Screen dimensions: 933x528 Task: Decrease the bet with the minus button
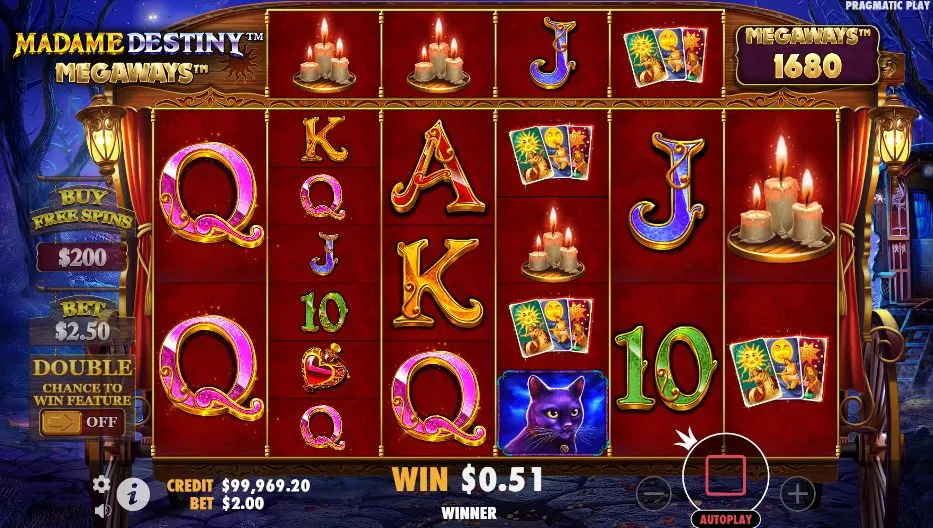(x=653, y=492)
